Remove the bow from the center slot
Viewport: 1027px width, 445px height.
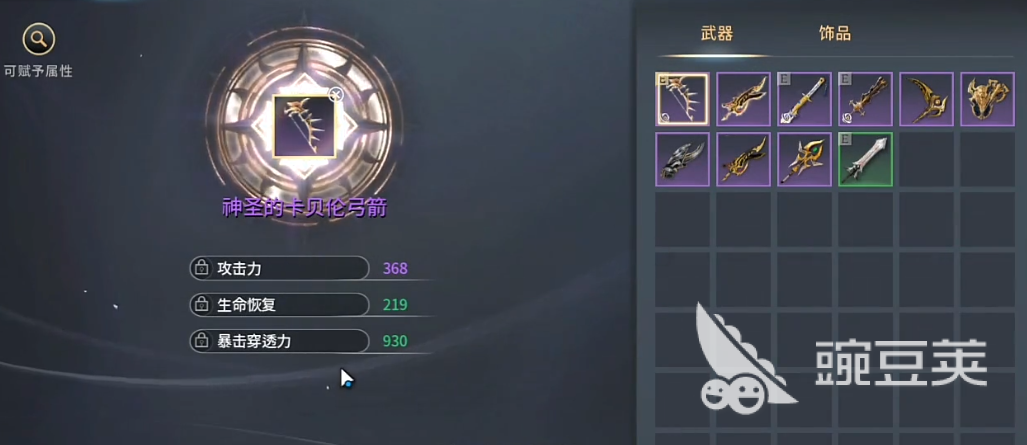[336, 95]
